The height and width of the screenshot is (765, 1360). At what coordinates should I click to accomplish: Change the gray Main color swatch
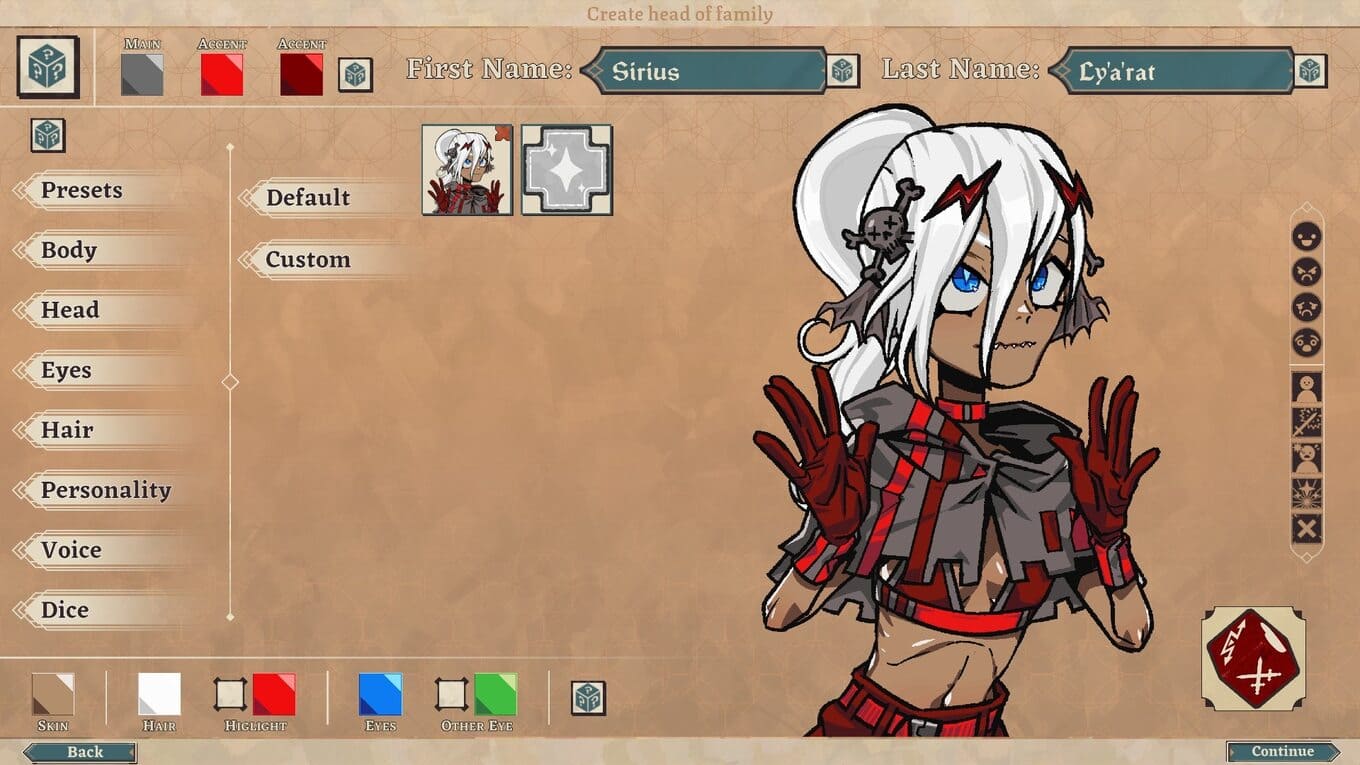pyautogui.click(x=142, y=75)
